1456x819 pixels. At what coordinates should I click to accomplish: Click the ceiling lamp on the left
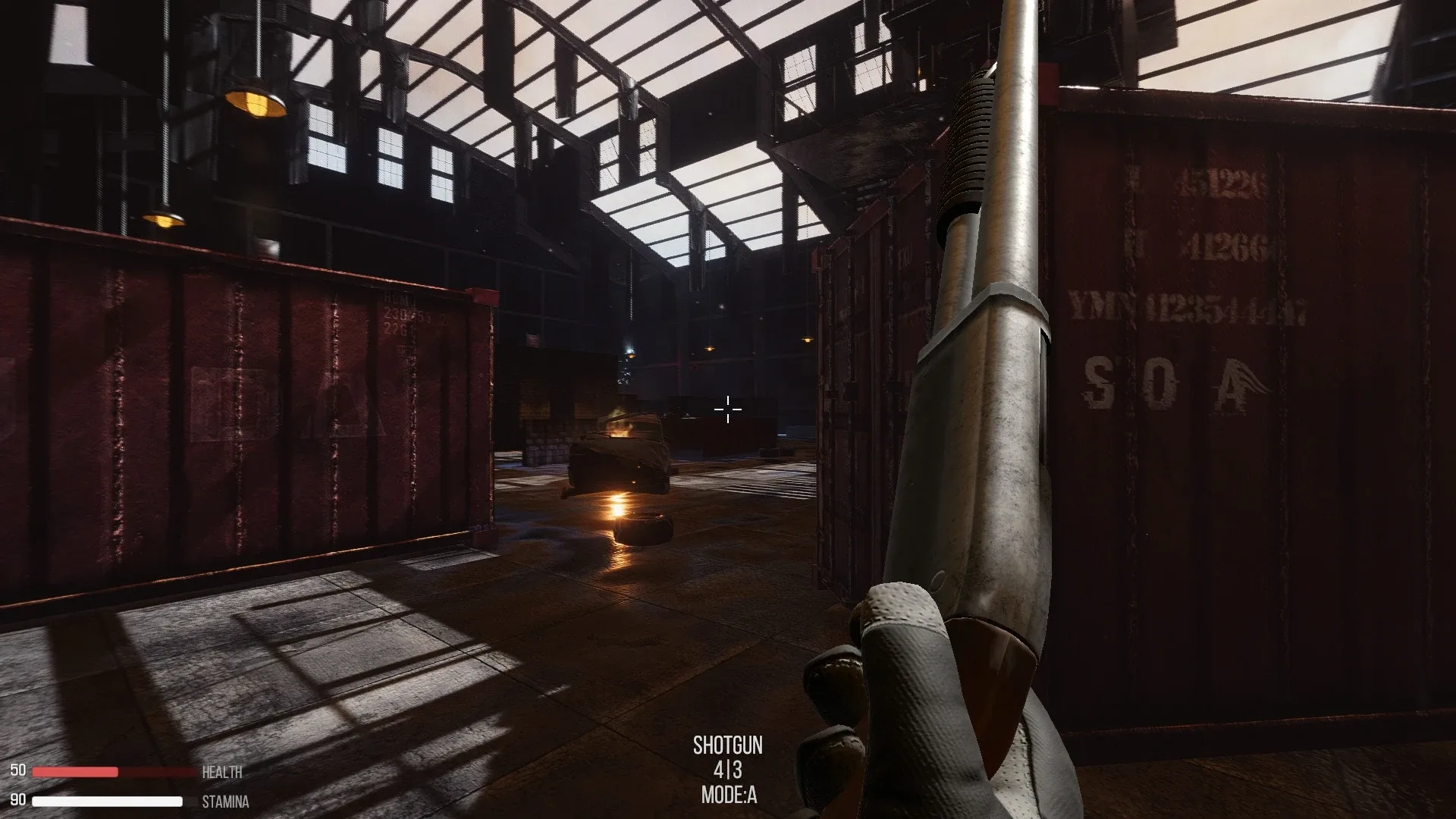(253, 105)
